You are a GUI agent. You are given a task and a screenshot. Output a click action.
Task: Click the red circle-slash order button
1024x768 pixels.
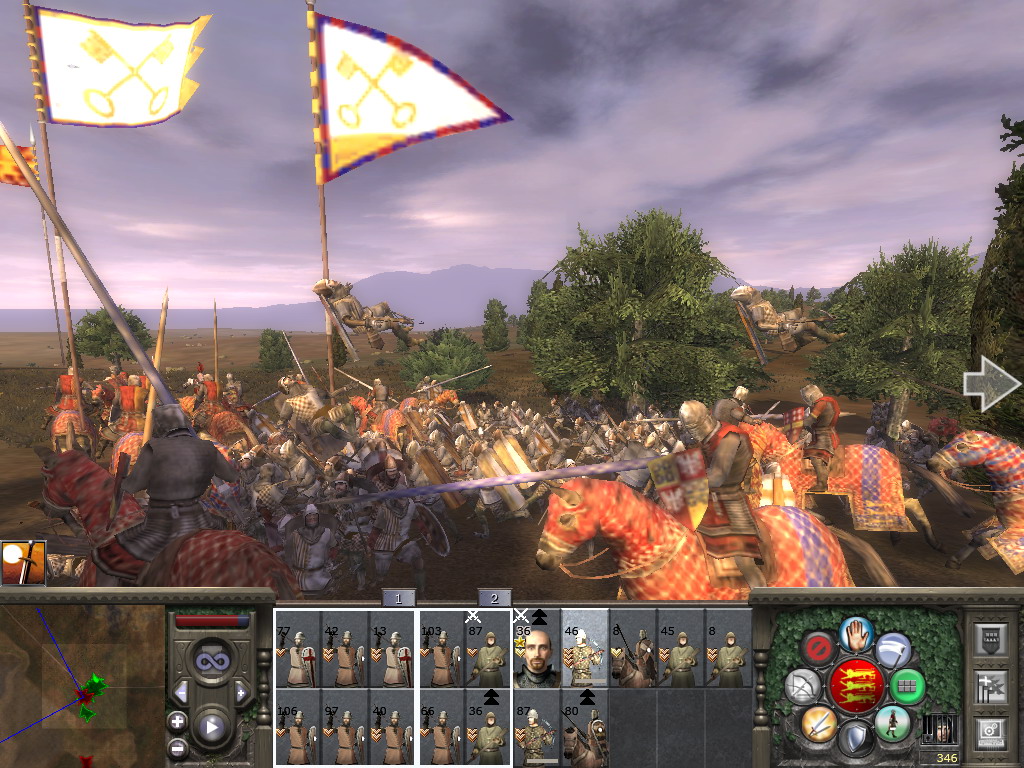[x=818, y=648]
